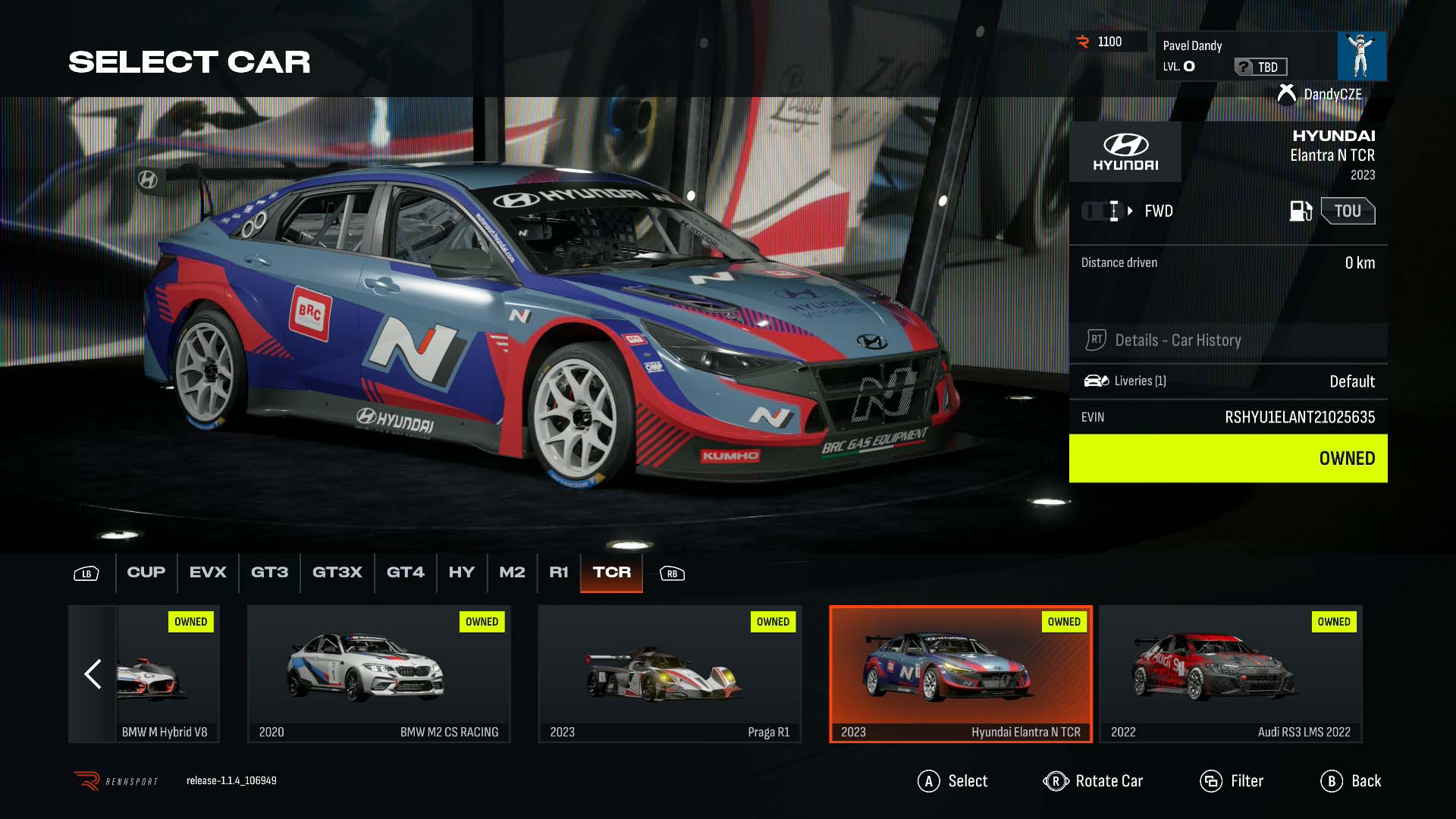
Task: Open Details - Car History
Action: point(1228,340)
